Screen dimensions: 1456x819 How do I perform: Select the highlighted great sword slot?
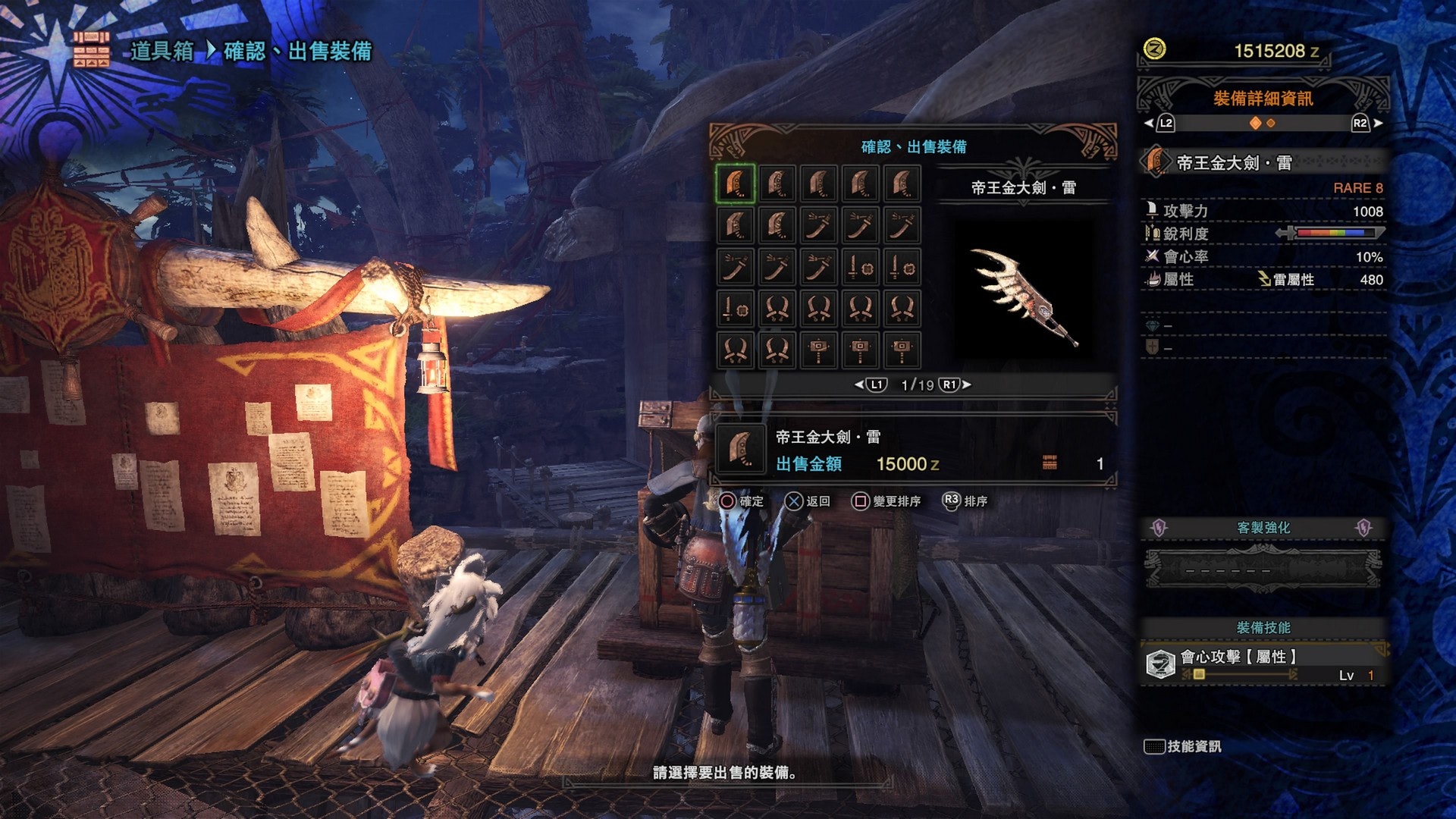point(735,184)
